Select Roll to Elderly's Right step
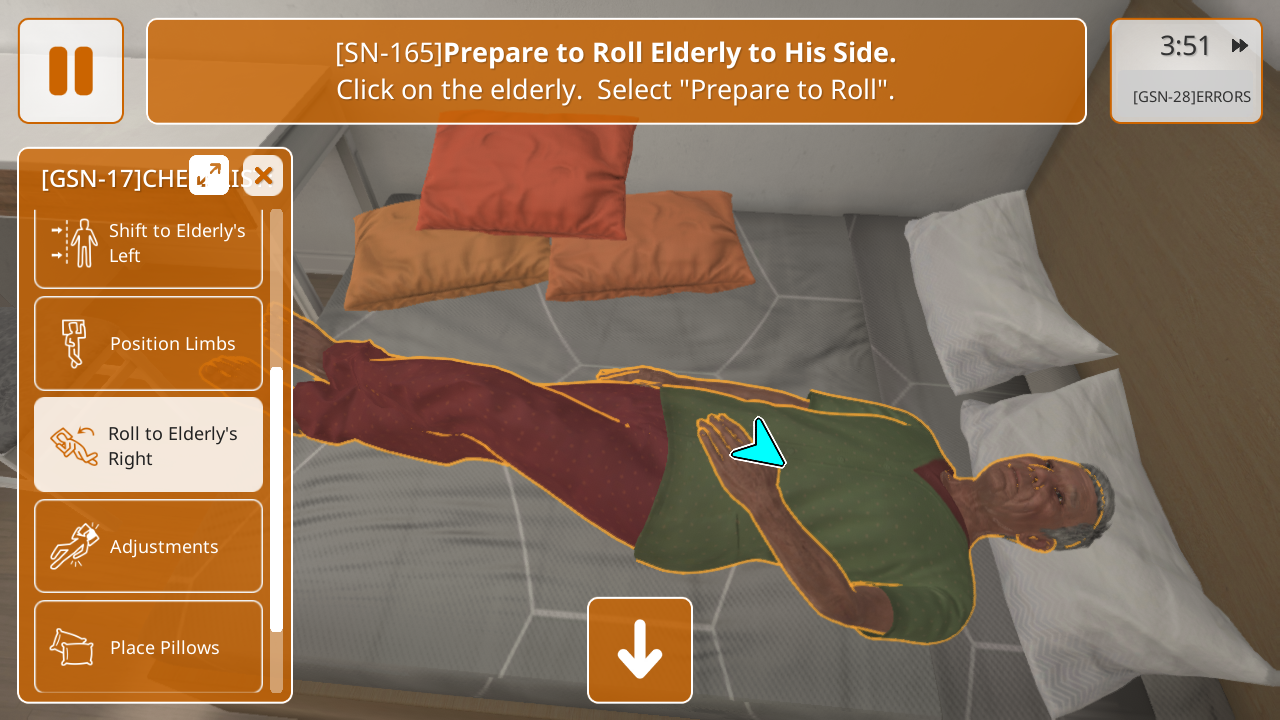1280x720 pixels. click(149, 445)
